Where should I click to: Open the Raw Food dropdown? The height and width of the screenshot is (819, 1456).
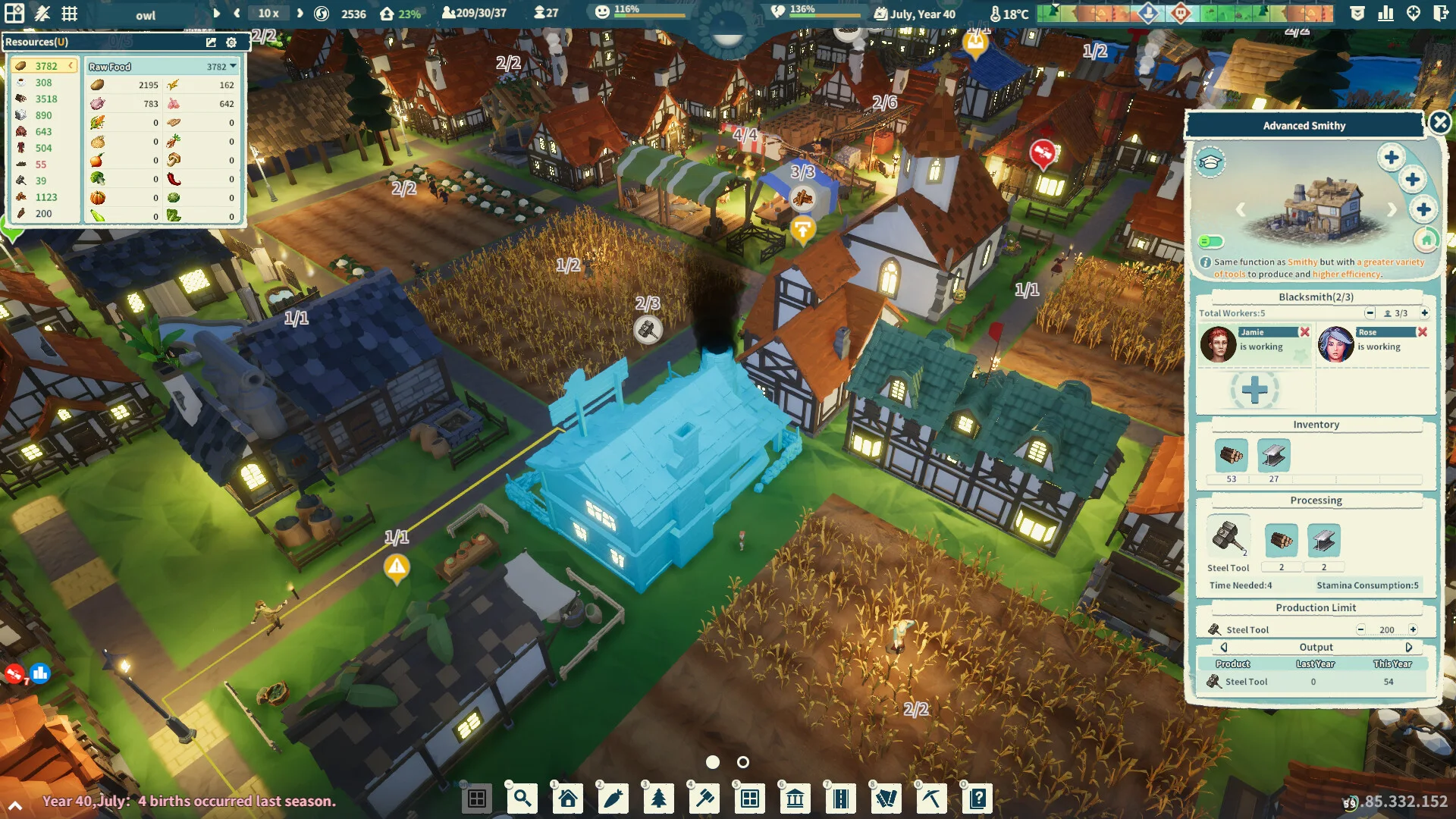pos(234,66)
